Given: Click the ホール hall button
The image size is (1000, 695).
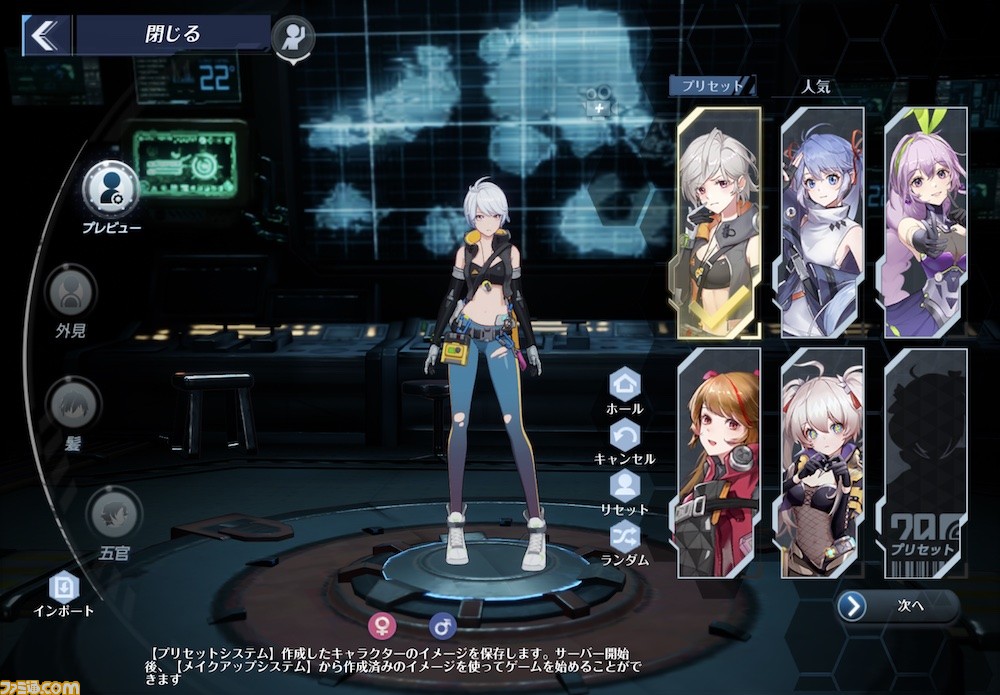Looking at the screenshot, I should point(625,383).
